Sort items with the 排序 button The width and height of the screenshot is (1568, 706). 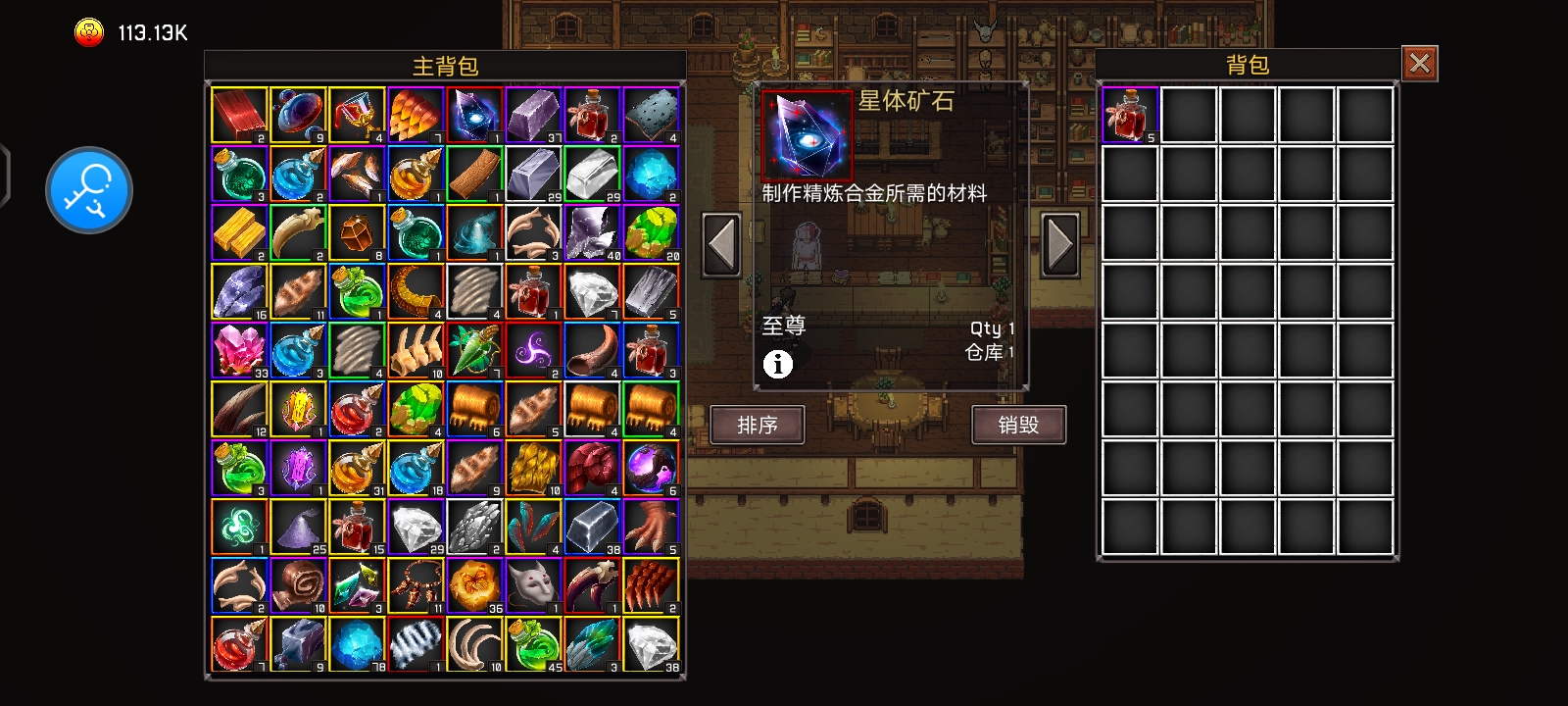click(x=757, y=425)
